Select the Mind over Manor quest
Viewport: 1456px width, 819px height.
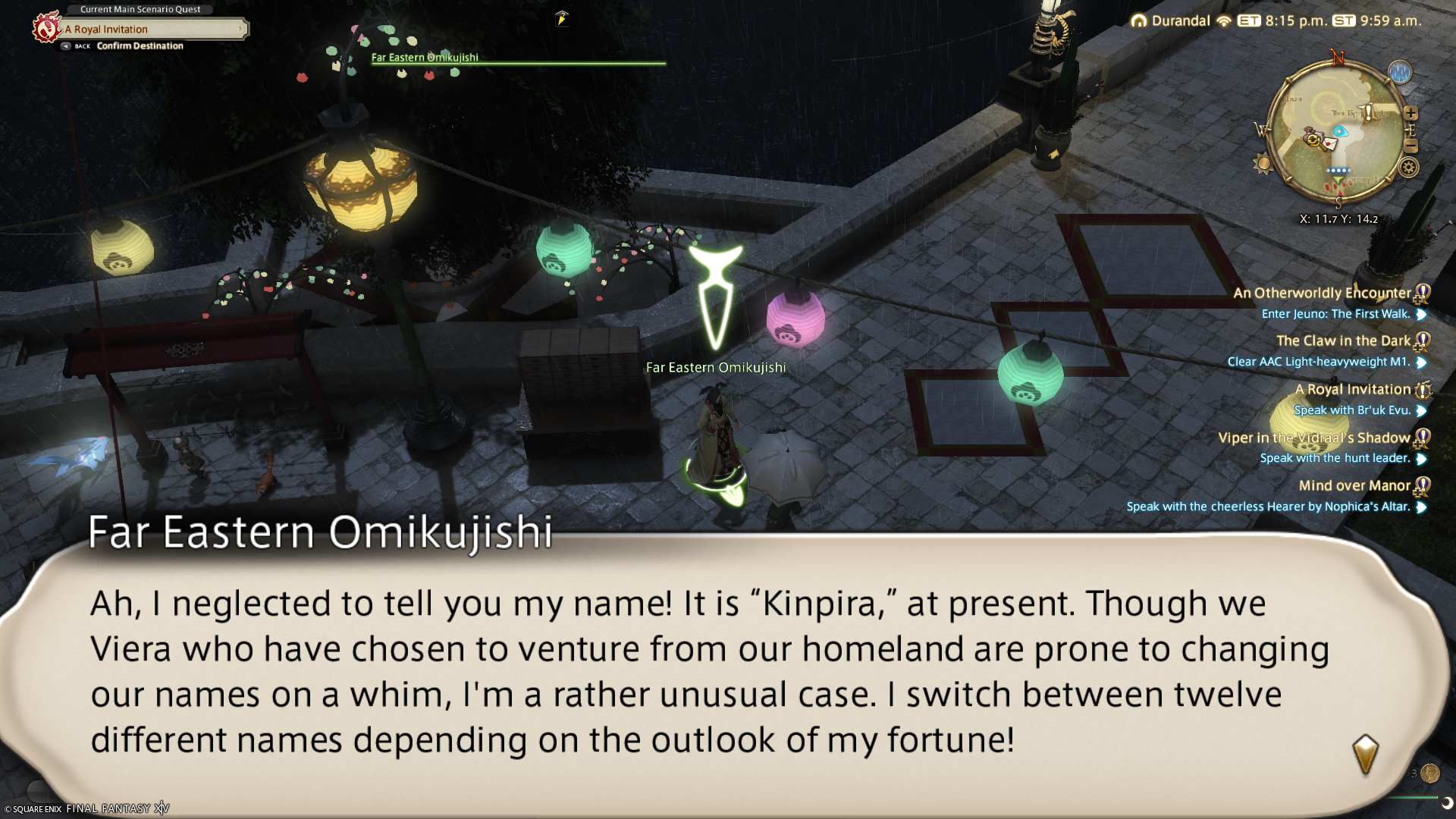pyautogui.click(x=1354, y=486)
